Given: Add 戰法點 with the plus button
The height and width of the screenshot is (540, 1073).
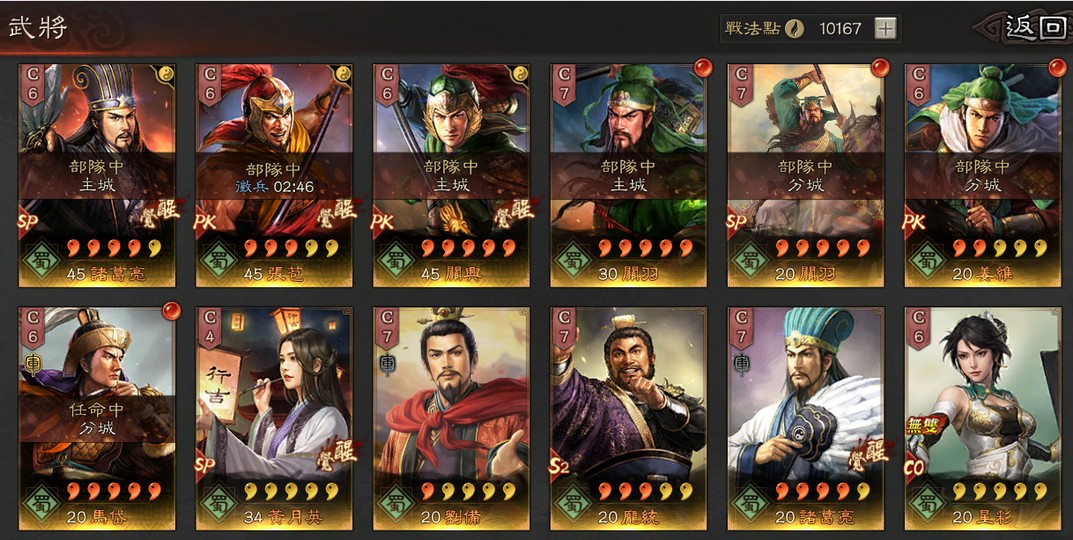Looking at the screenshot, I should (885, 28).
